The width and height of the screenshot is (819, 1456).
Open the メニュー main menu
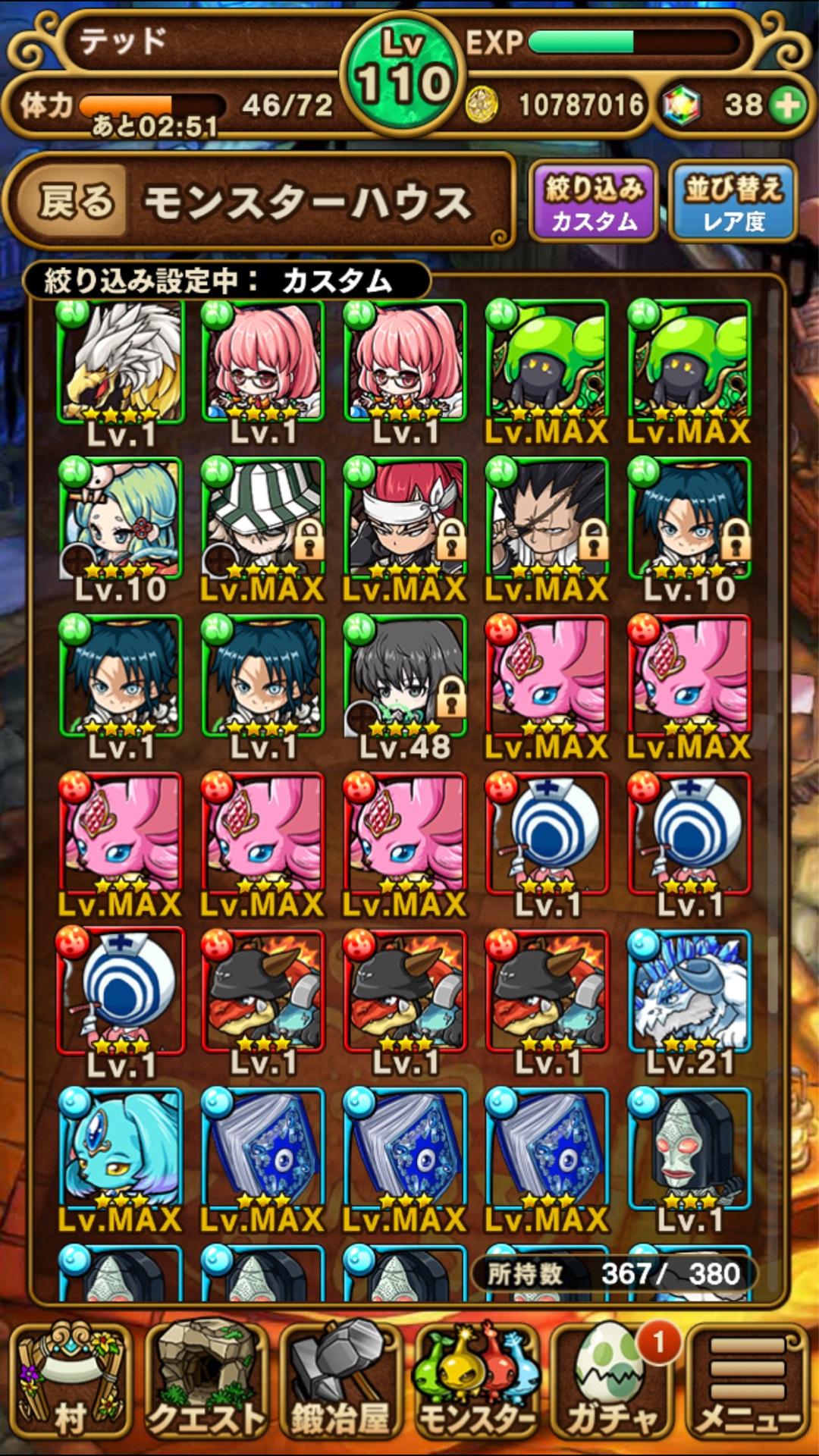tap(748, 1382)
